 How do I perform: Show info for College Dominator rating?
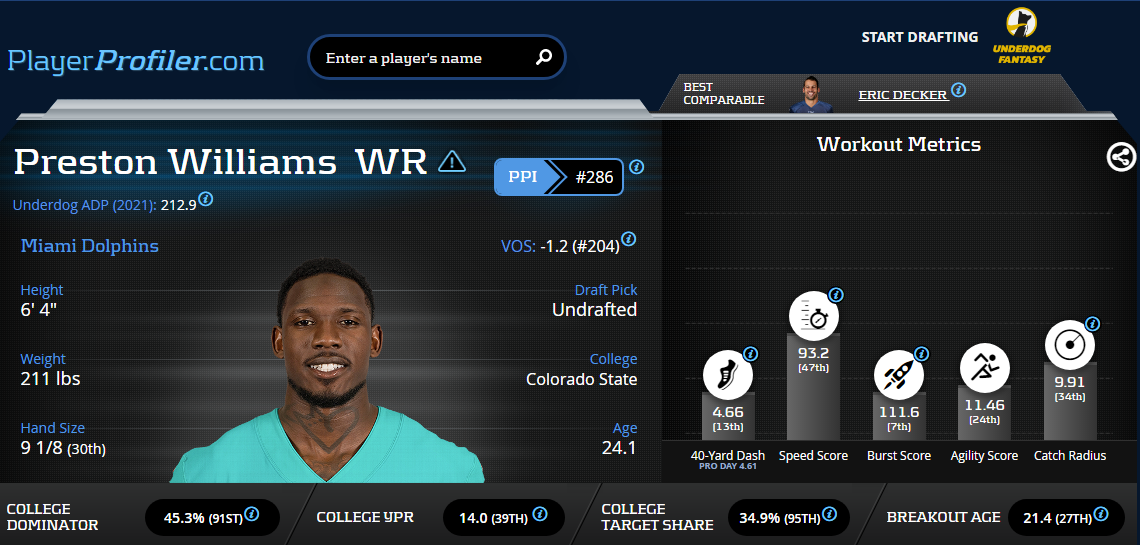pyautogui.click(x=252, y=514)
